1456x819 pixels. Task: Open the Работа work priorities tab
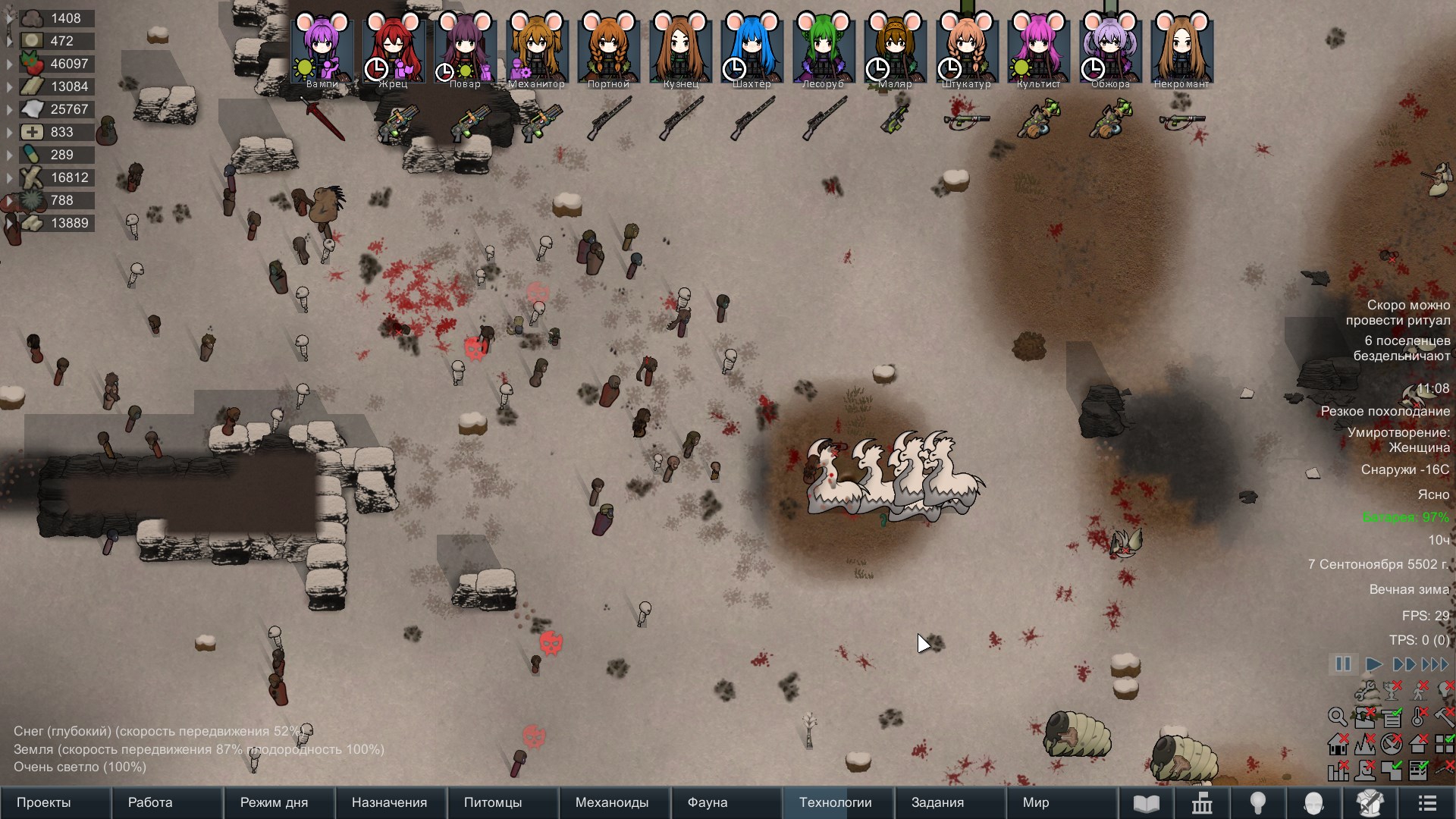(x=150, y=802)
